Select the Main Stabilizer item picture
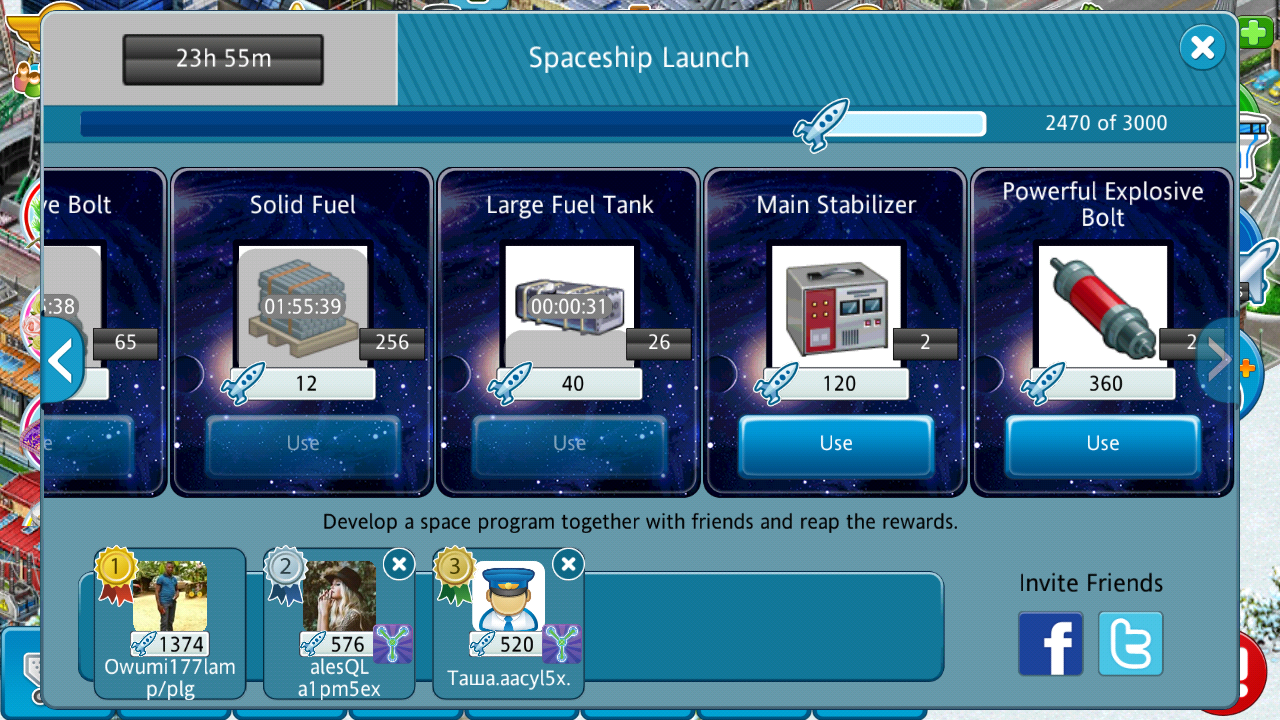 [x=836, y=306]
